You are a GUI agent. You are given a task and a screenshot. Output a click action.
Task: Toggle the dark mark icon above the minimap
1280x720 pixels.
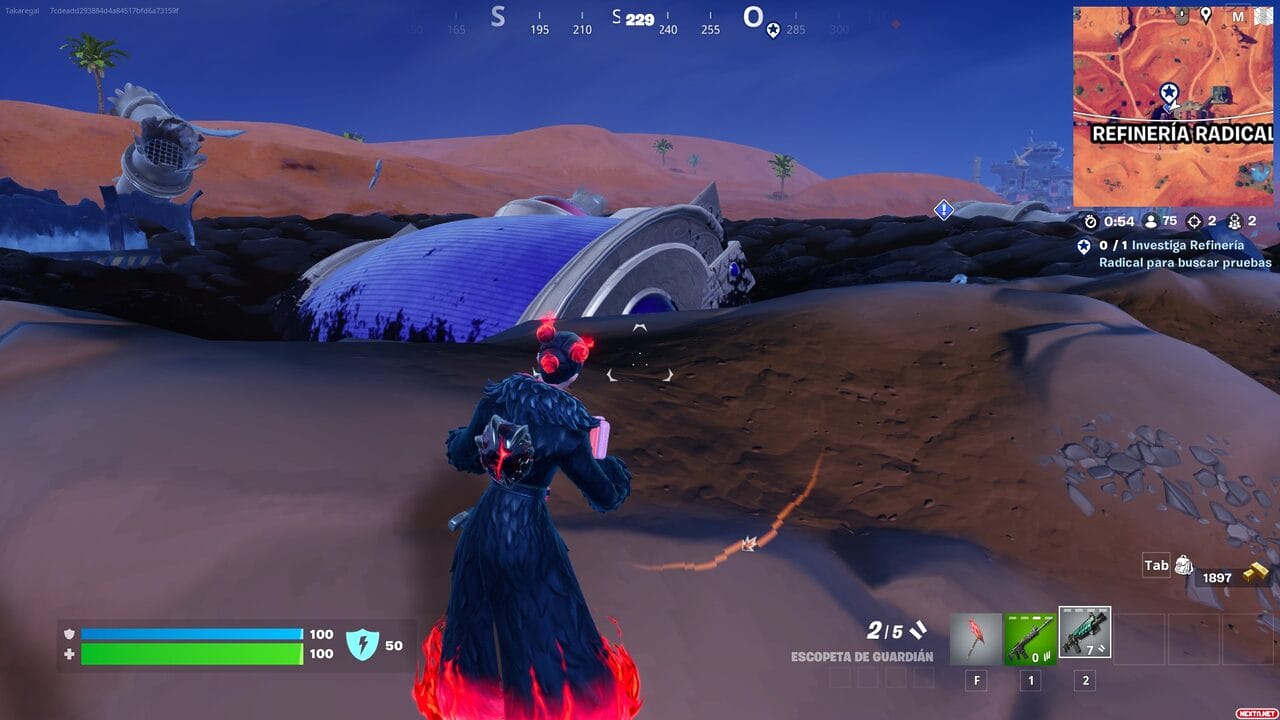pos(1182,13)
